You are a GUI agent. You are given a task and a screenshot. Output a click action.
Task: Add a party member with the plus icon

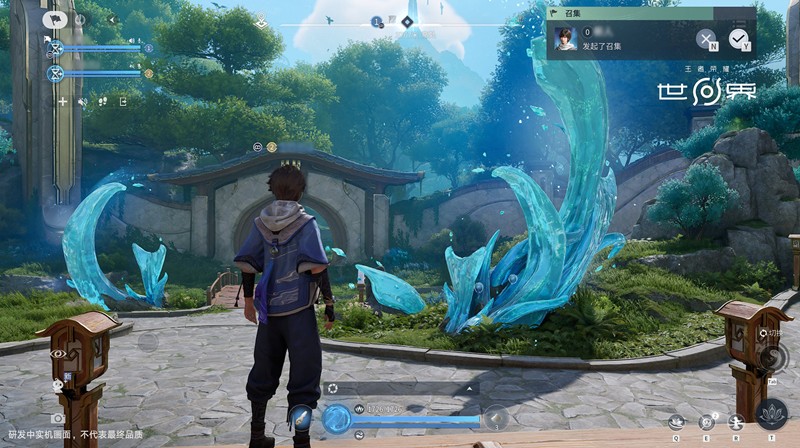(x=62, y=101)
